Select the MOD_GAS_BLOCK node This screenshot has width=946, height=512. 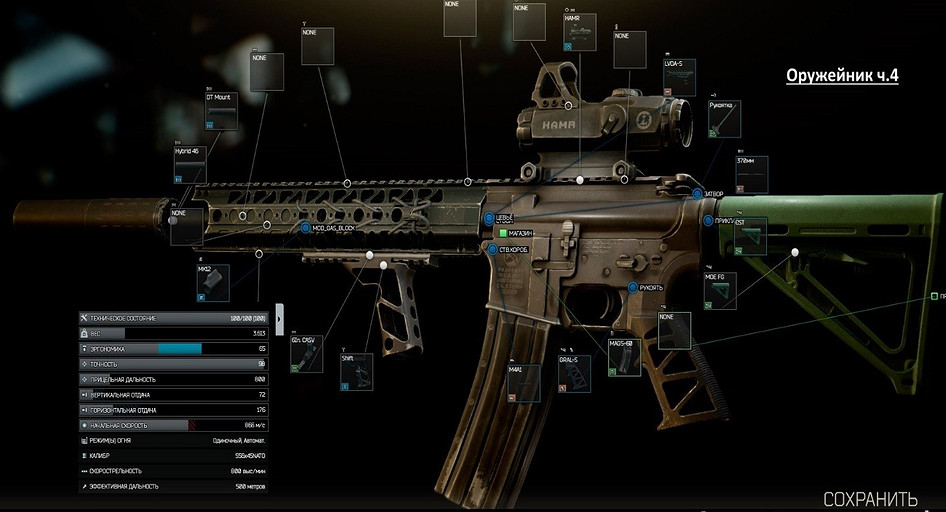306,229
